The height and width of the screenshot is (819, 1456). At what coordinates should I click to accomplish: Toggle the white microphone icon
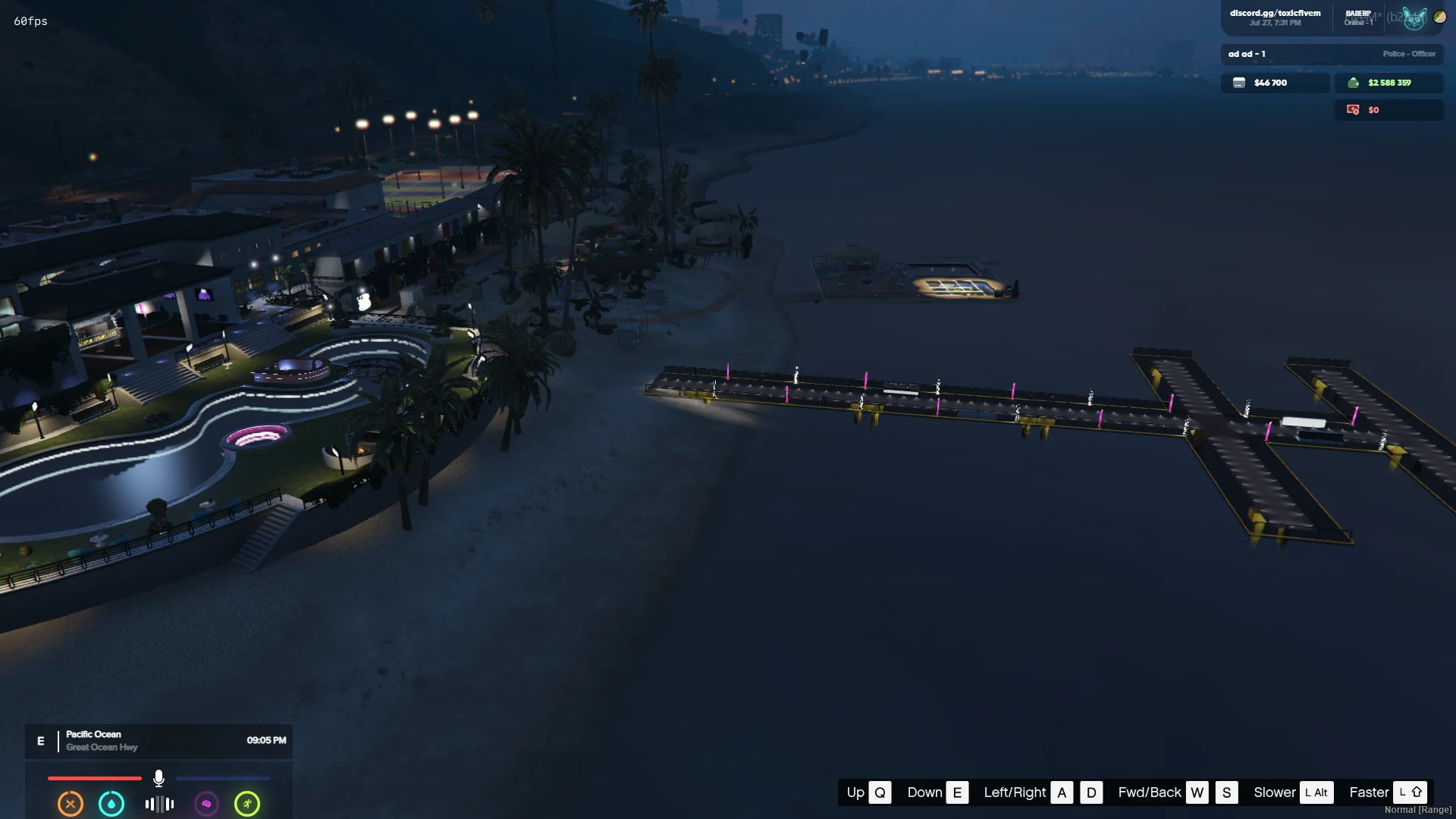coord(158,778)
